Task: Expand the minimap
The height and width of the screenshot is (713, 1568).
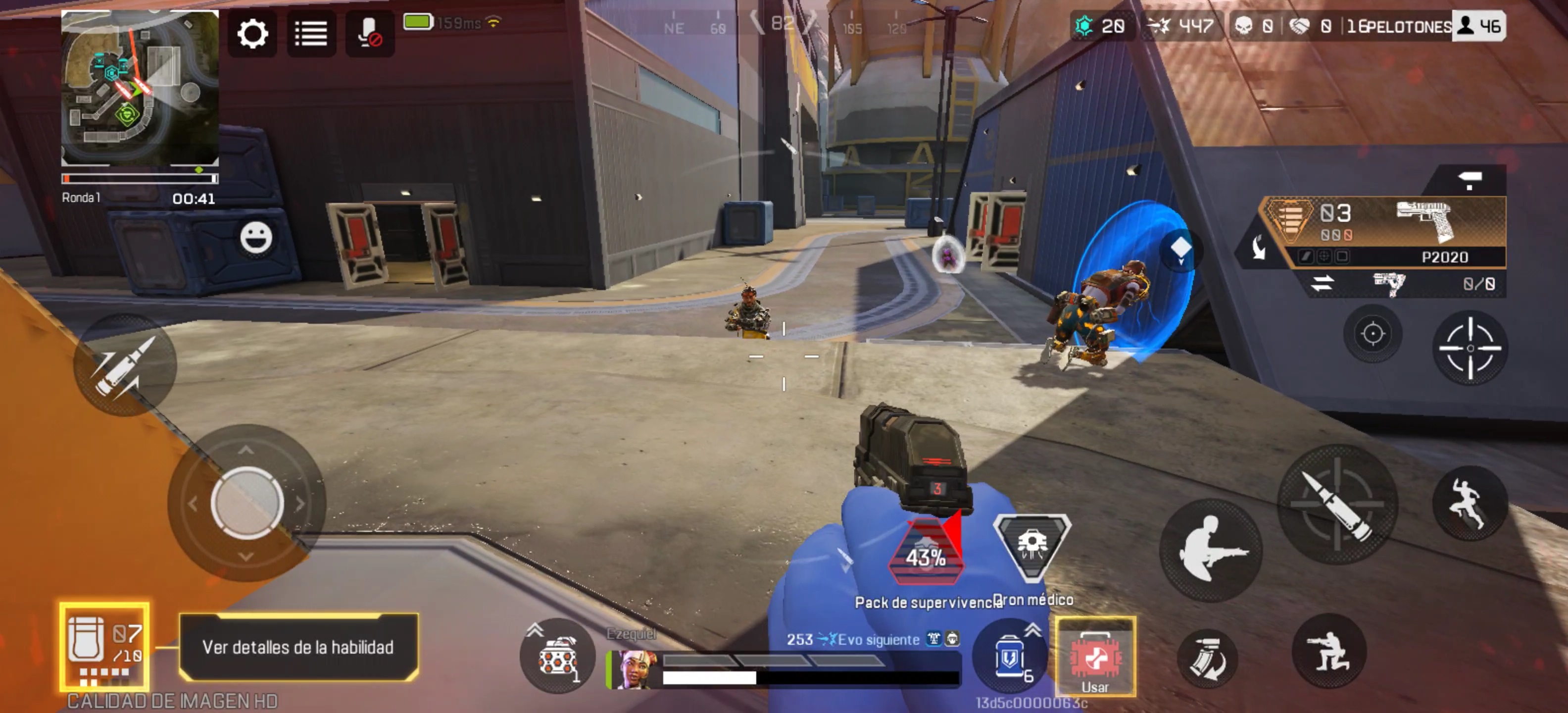Action: point(140,88)
